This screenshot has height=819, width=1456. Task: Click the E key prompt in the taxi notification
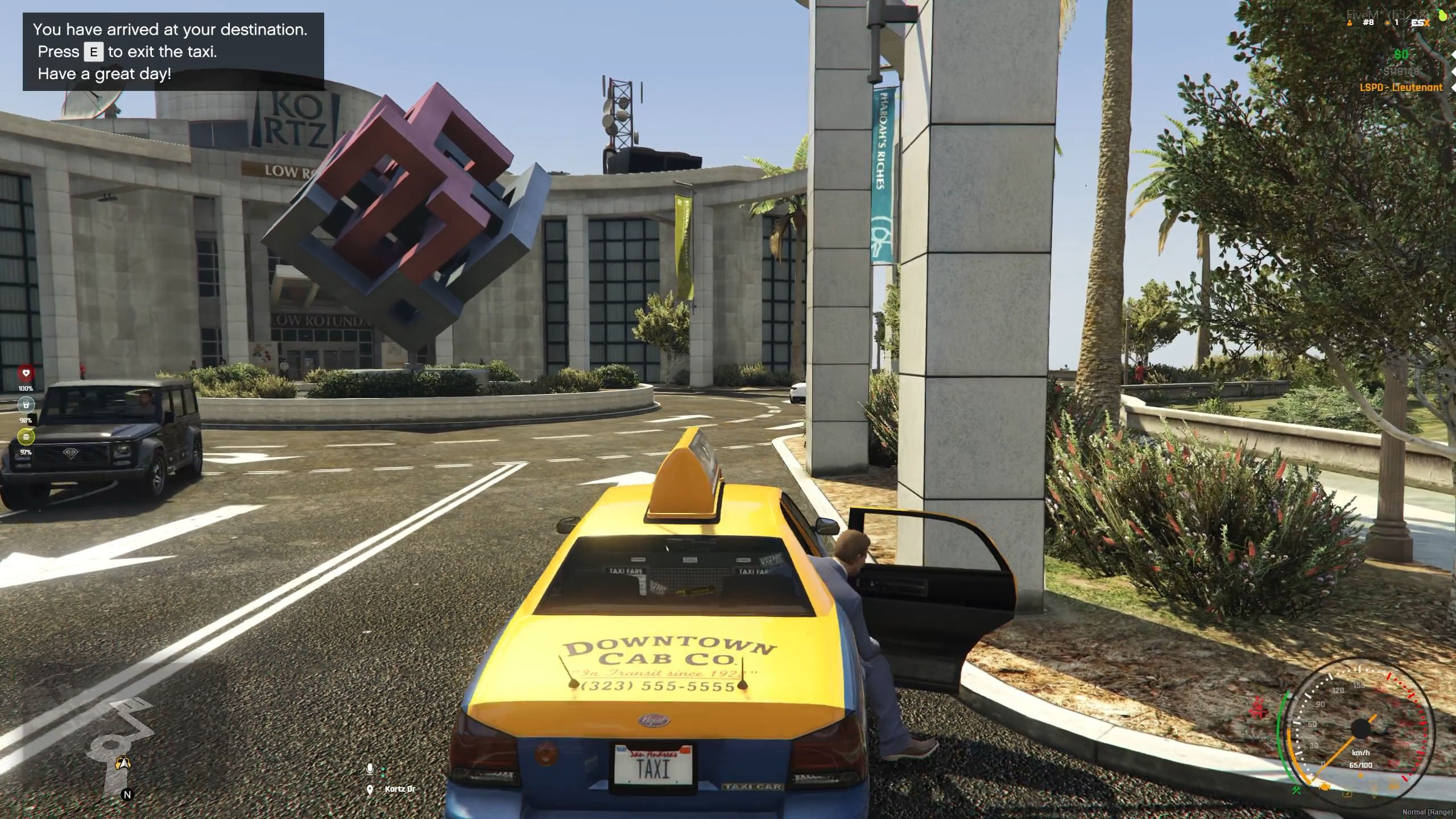click(93, 52)
